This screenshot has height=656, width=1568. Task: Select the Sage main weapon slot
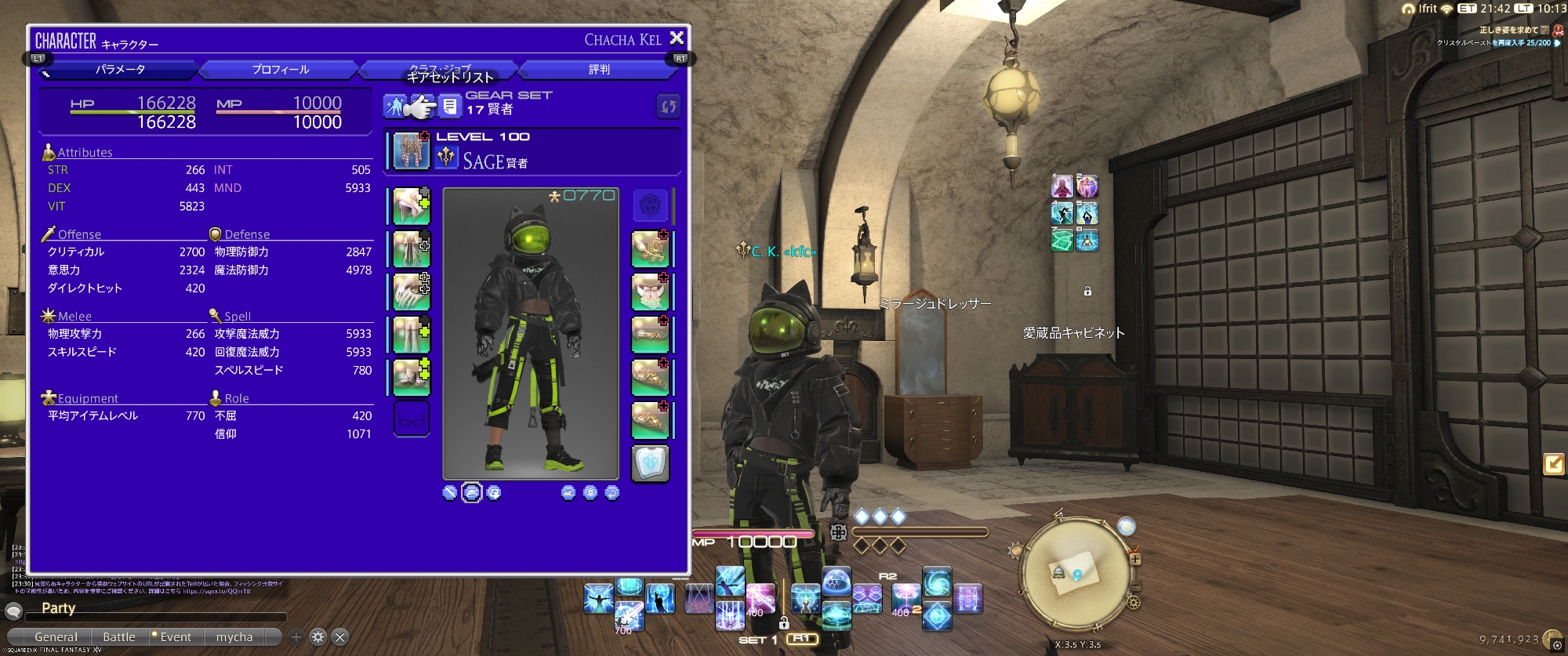tap(411, 150)
